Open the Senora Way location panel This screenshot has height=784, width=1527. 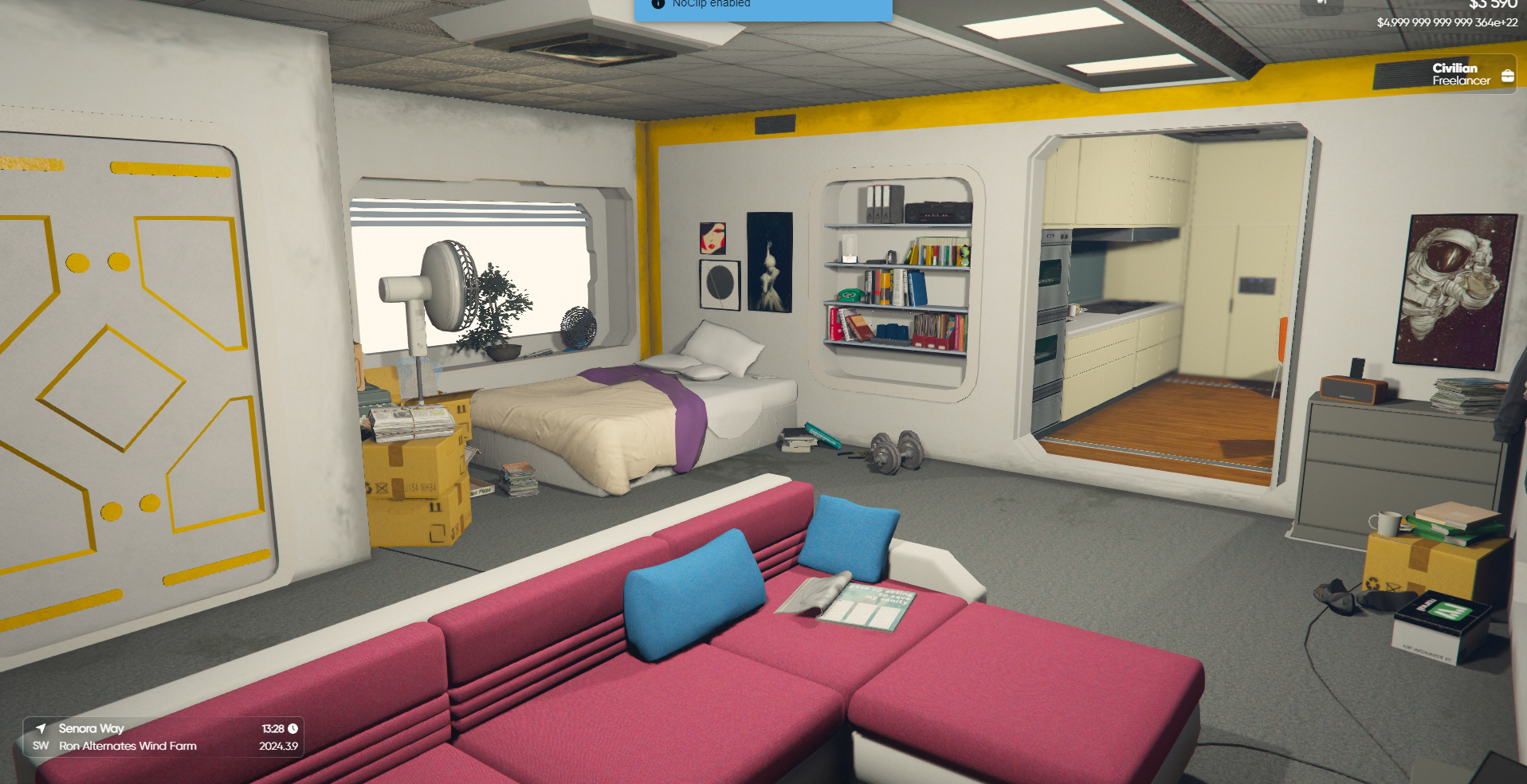tap(163, 737)
